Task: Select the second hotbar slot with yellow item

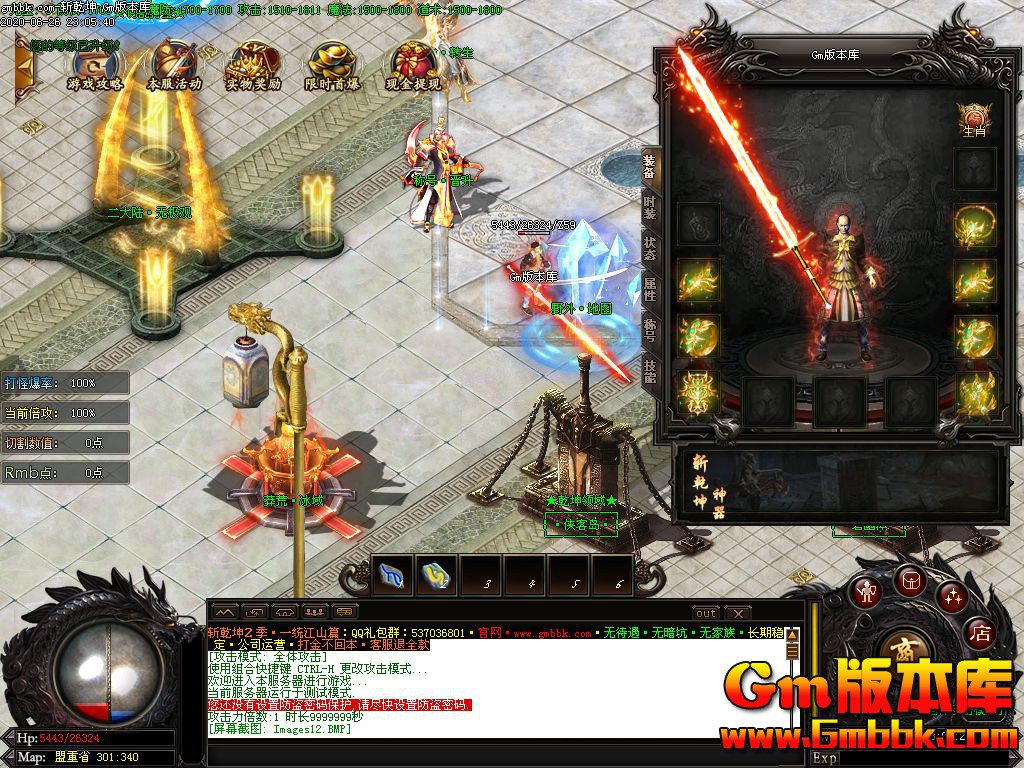Action: click(437, 576)
